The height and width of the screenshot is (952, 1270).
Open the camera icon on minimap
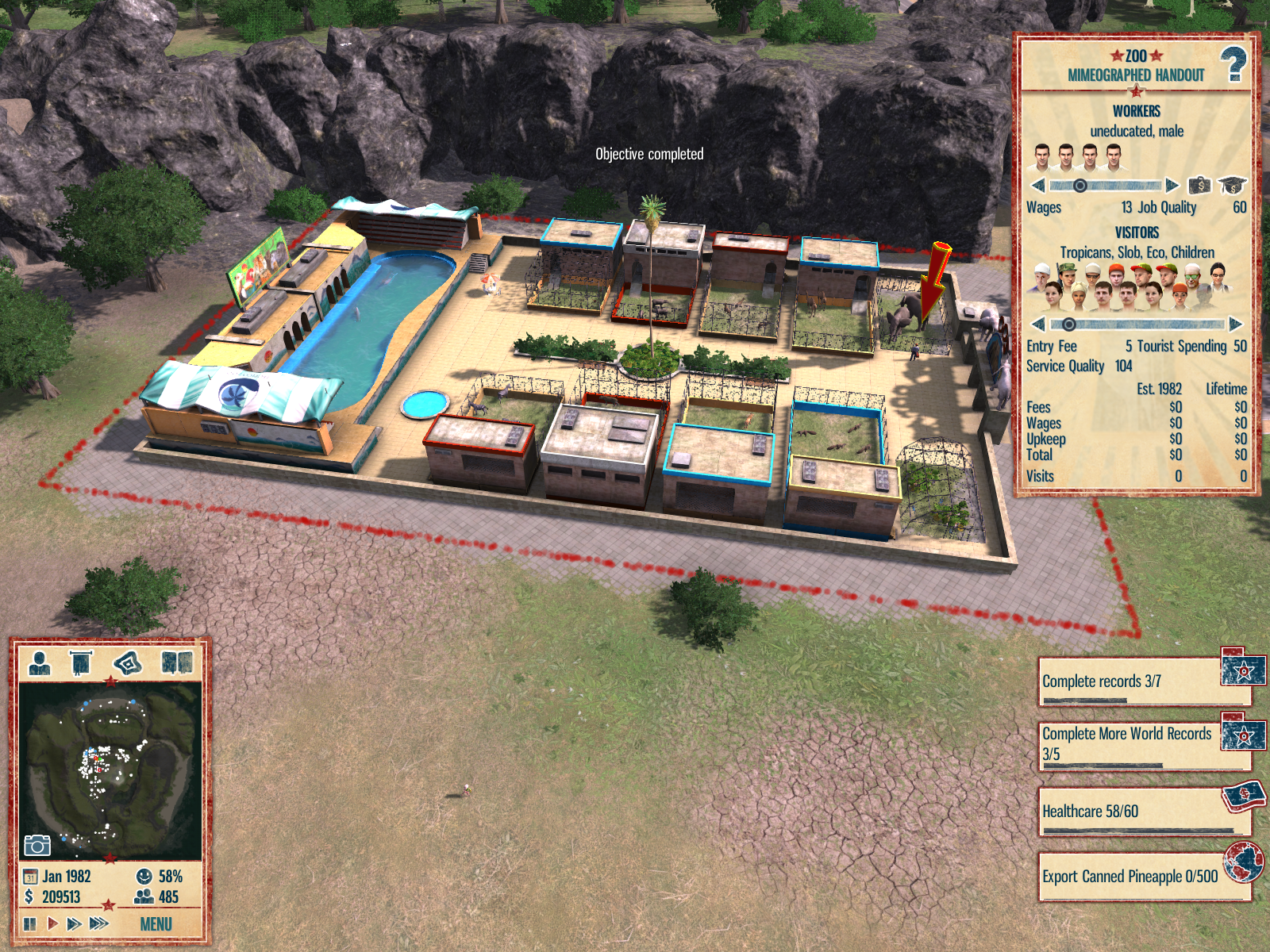tap(37, 845)
